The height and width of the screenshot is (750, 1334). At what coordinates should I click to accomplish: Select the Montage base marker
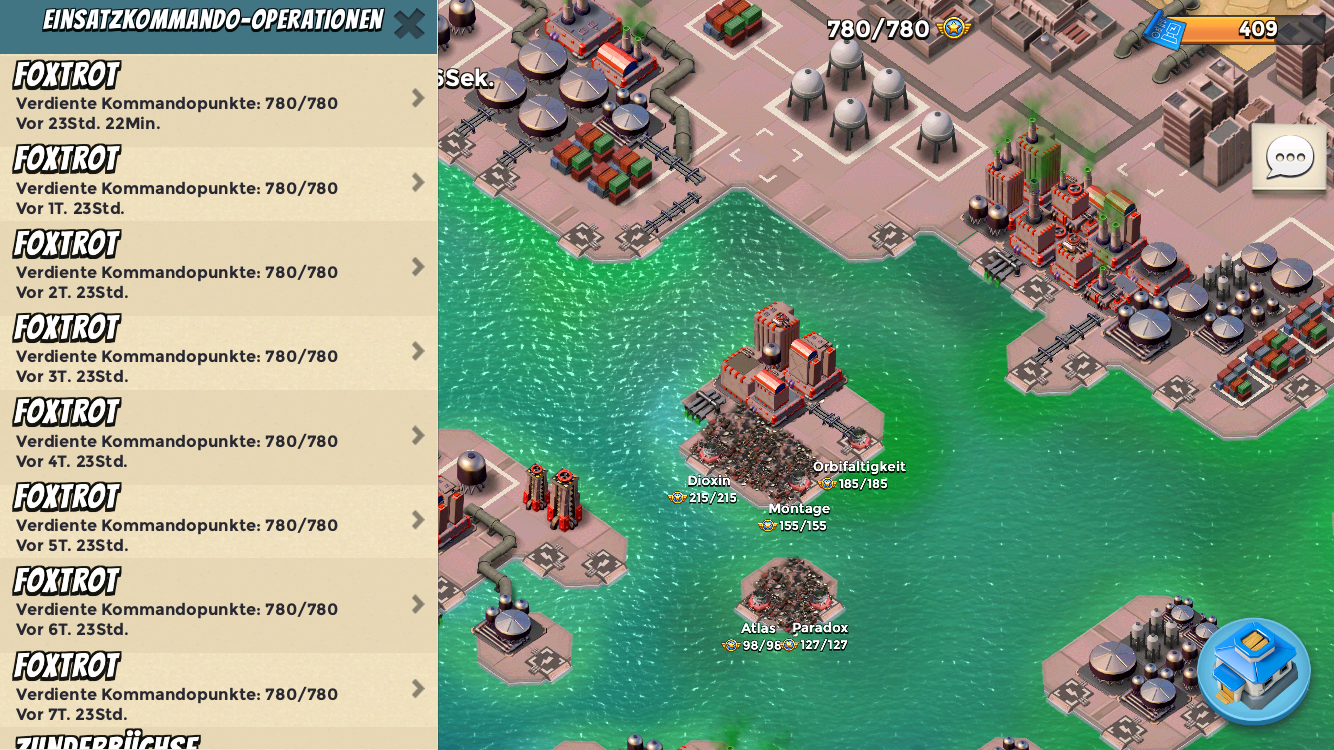pos(797,517)
